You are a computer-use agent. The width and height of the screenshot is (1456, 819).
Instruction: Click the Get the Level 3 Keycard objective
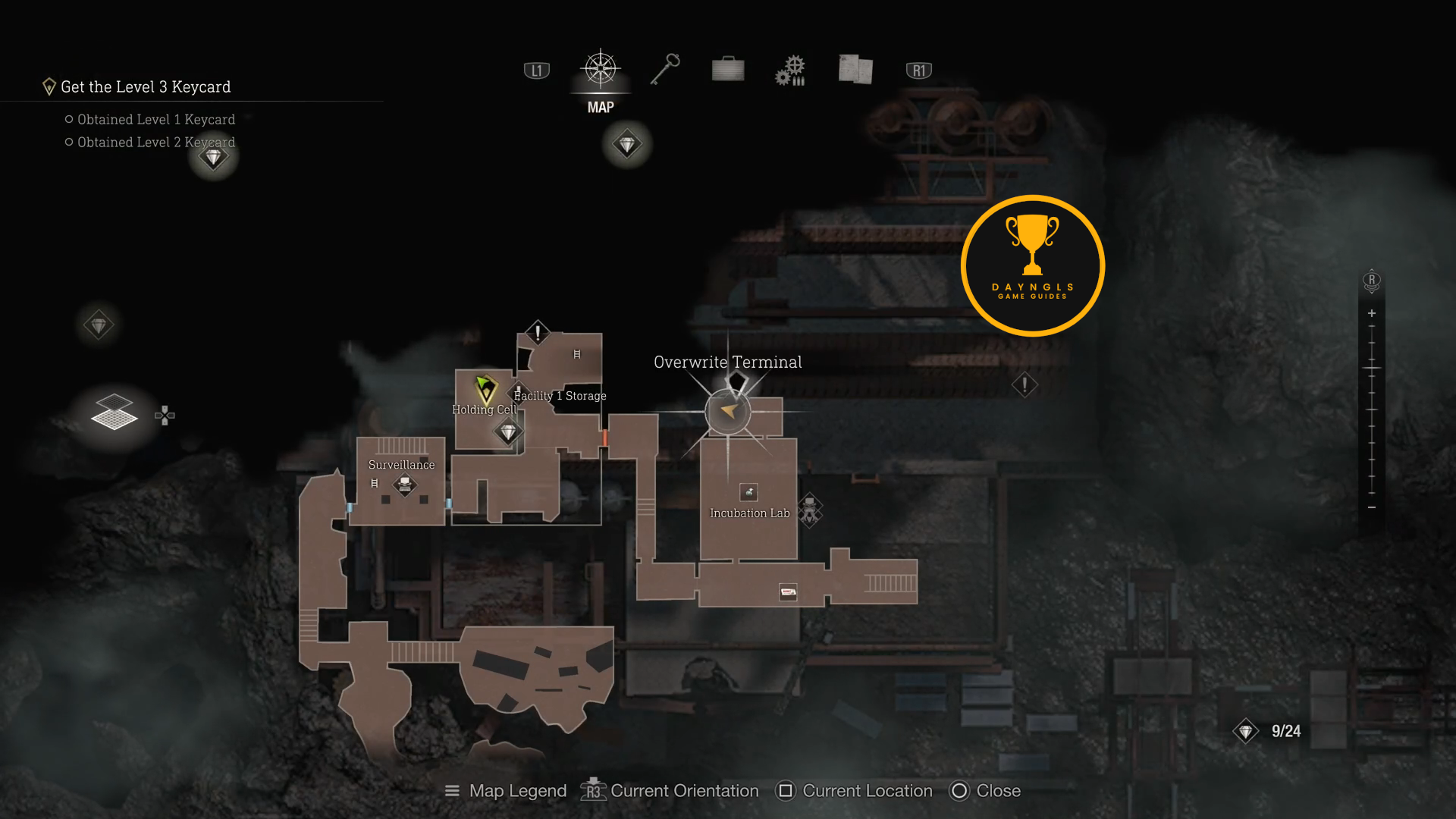[145, 87]
